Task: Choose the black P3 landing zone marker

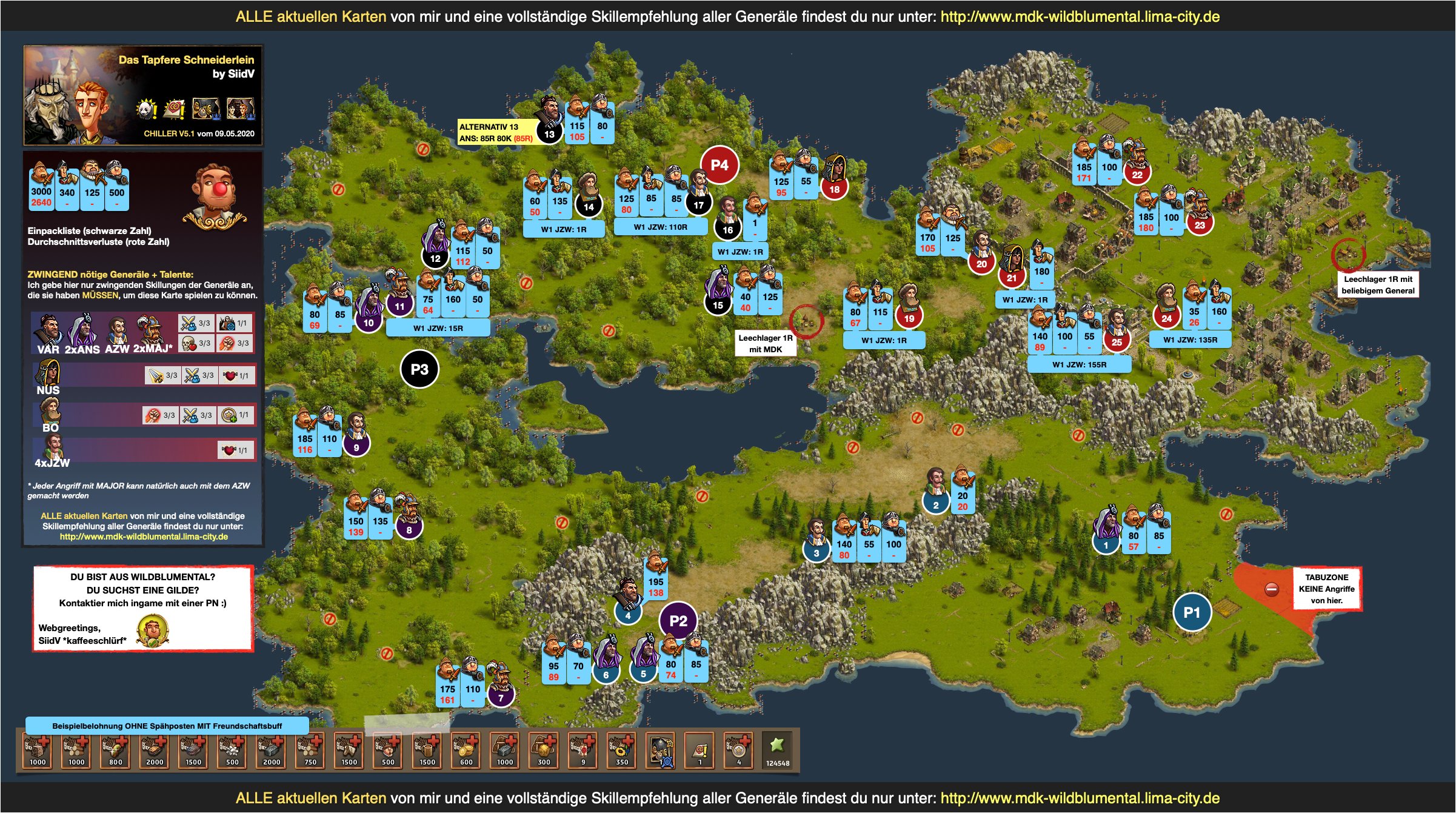Action: coord(419,369)
